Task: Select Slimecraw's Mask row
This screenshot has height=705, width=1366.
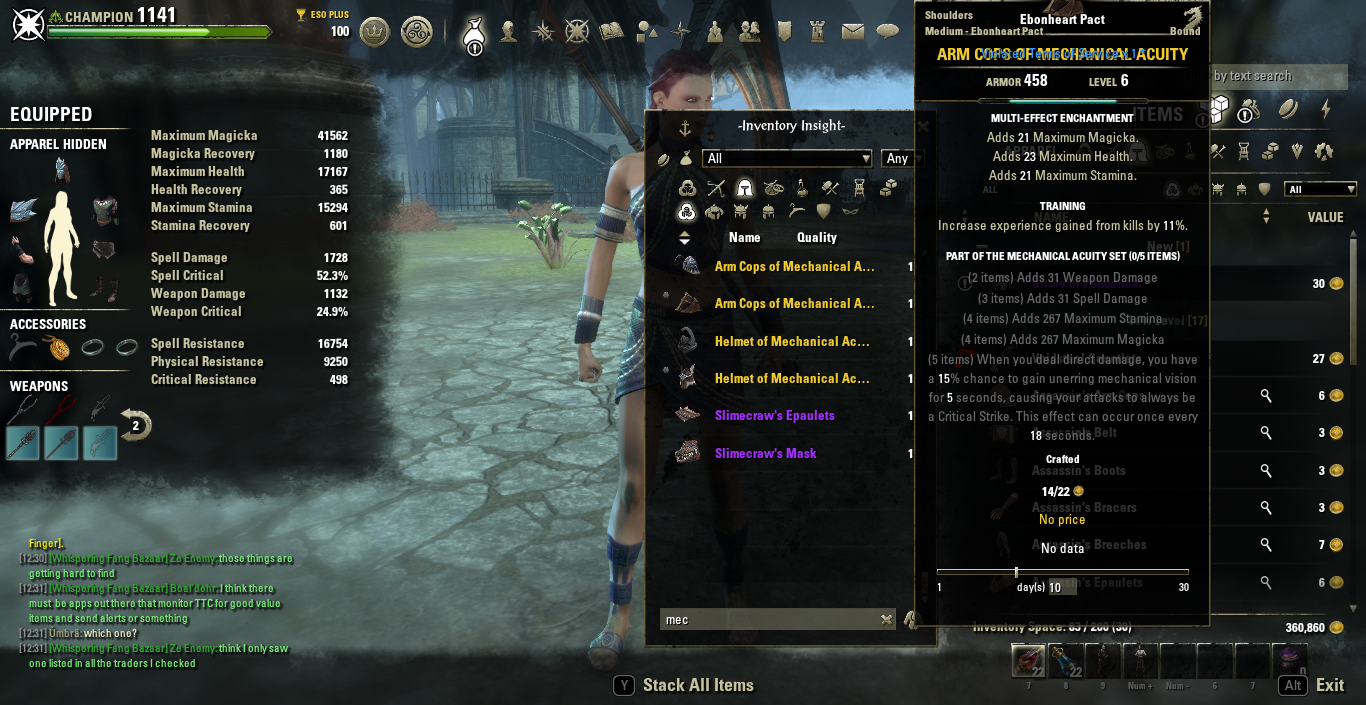Action: point(765,454)
